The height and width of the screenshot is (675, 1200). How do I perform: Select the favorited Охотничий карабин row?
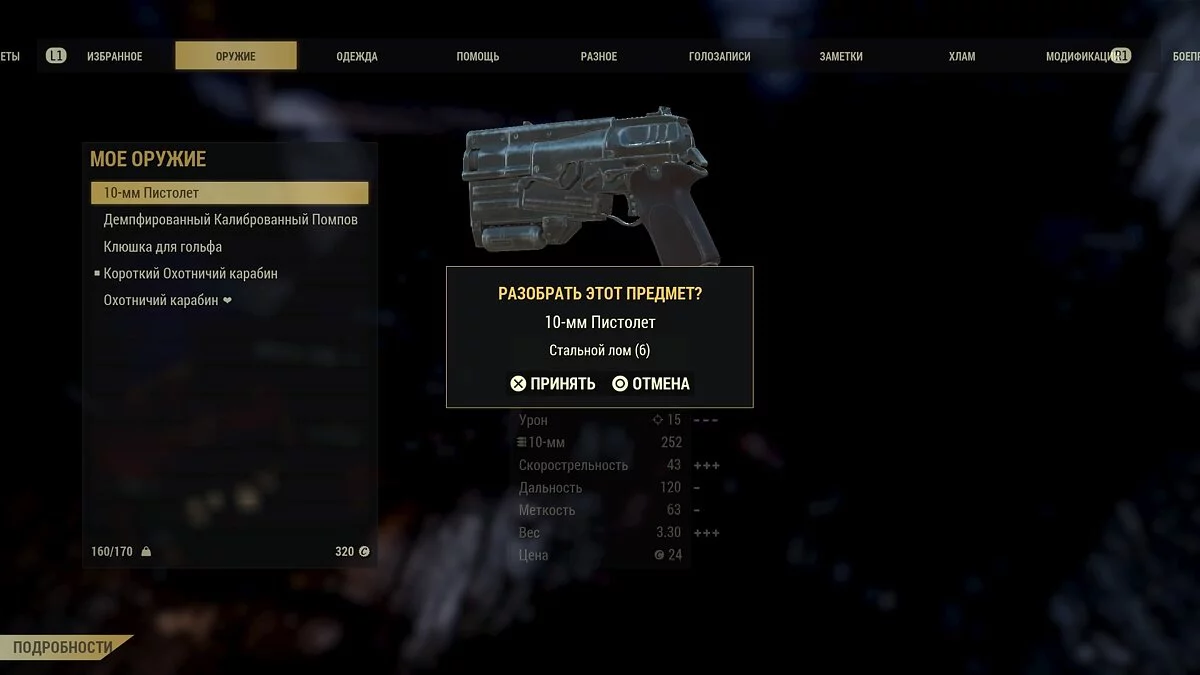click(161, 300)
